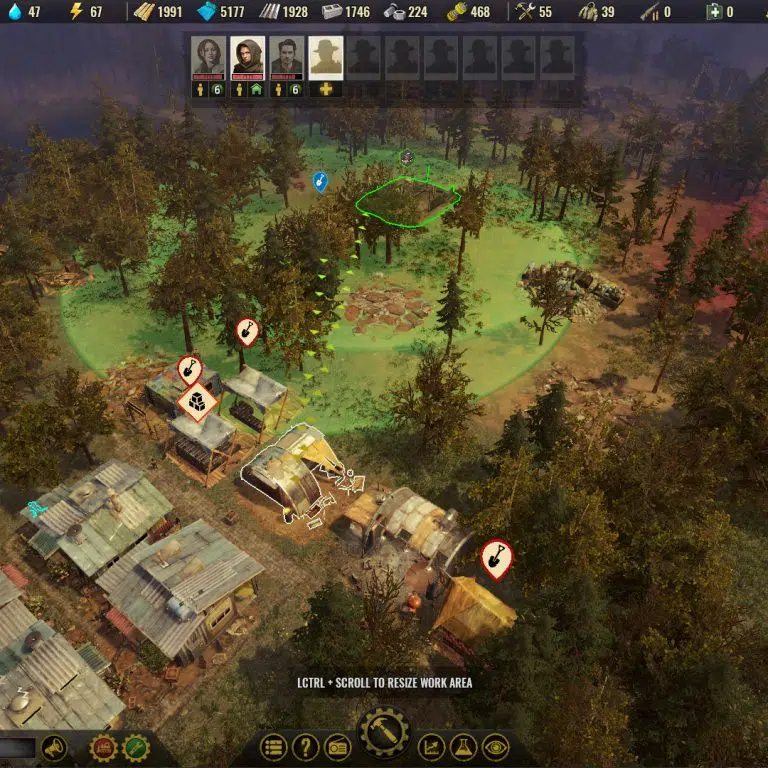Click the megaphone announcement button
Image resolution: width=768 pixels, height=768 pixels.
point(54,747)
